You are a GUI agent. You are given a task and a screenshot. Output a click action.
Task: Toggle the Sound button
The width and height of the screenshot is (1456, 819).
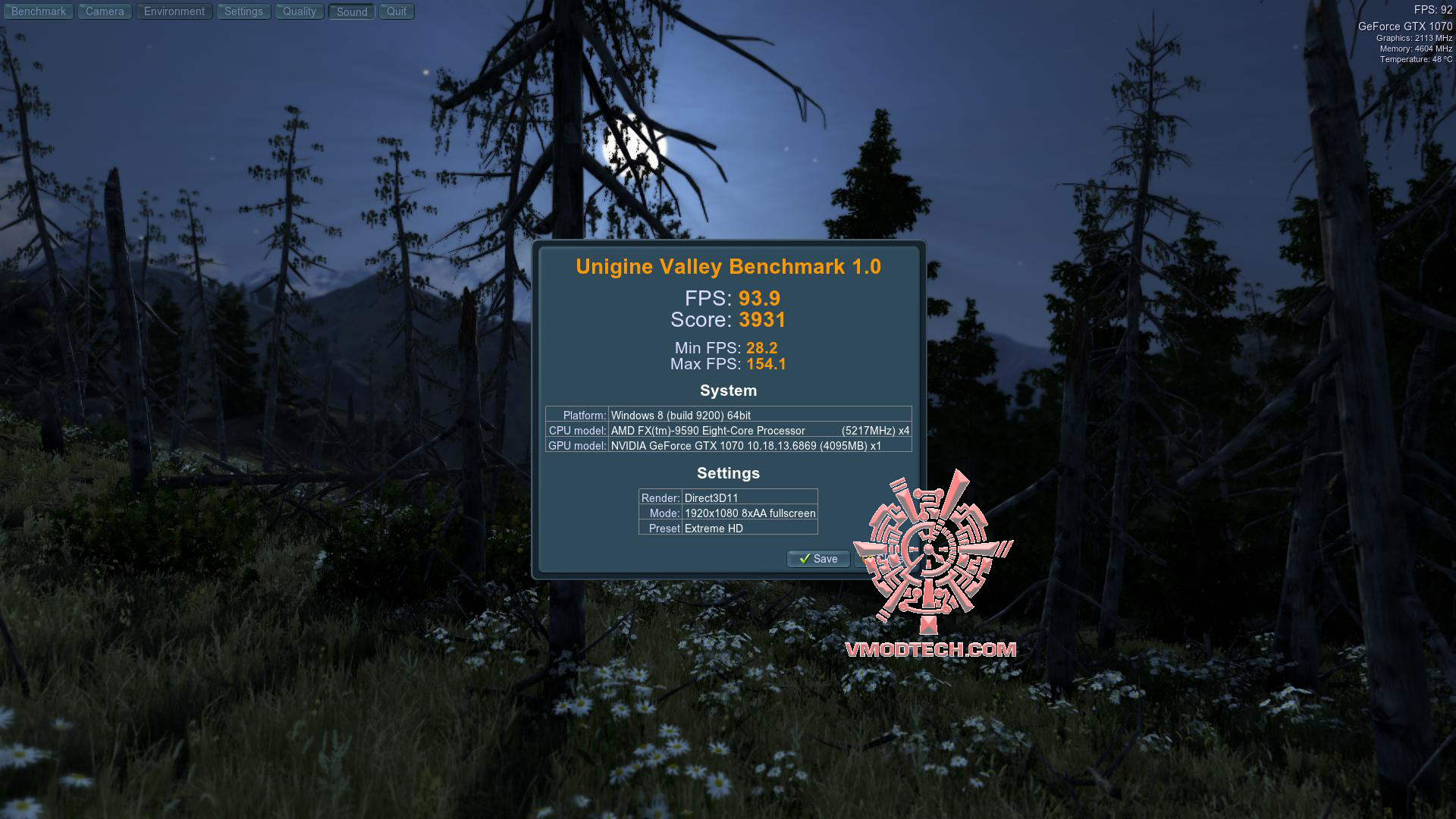coord(350,11)
